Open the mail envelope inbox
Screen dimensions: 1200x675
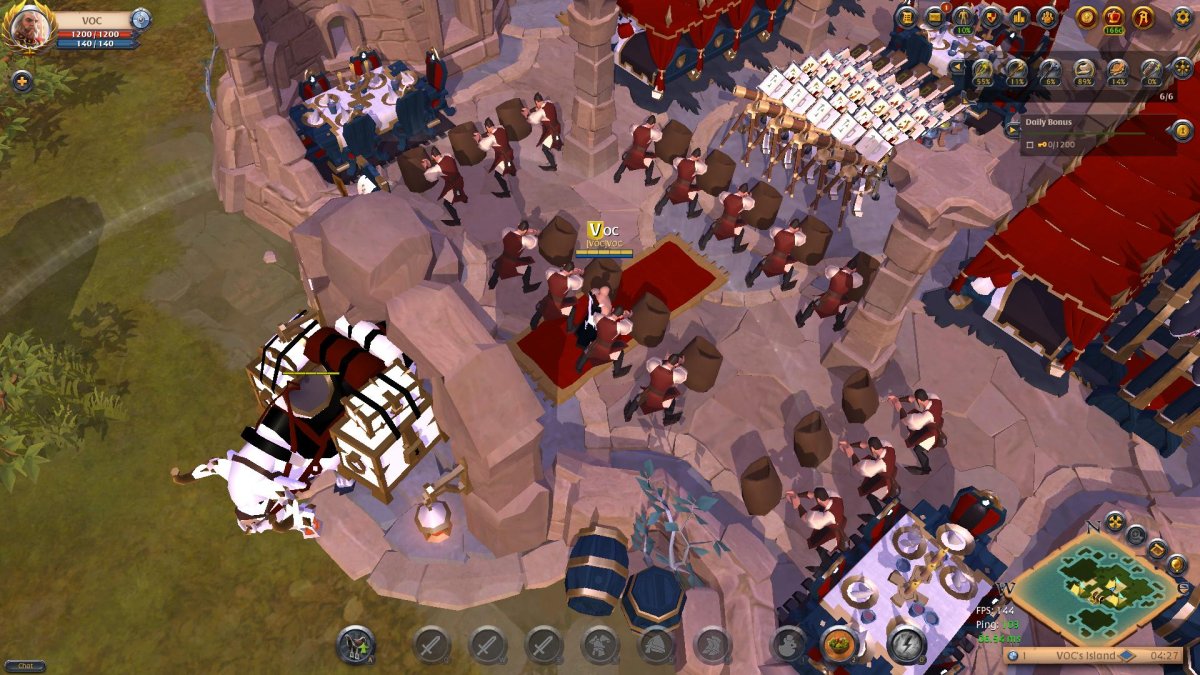pyautogui.click(x=935, y=16)
